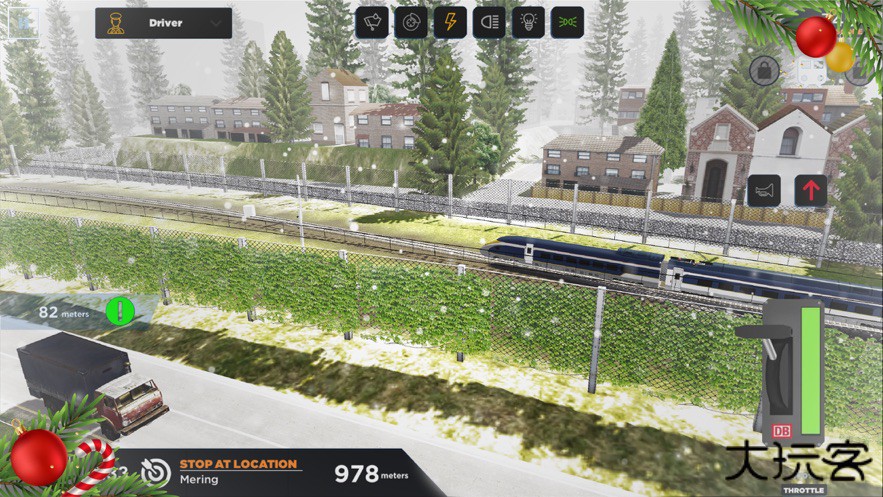Click the red up arrow direction button
The width and height of the screenshot is (883, 497).
coord(811,190)
